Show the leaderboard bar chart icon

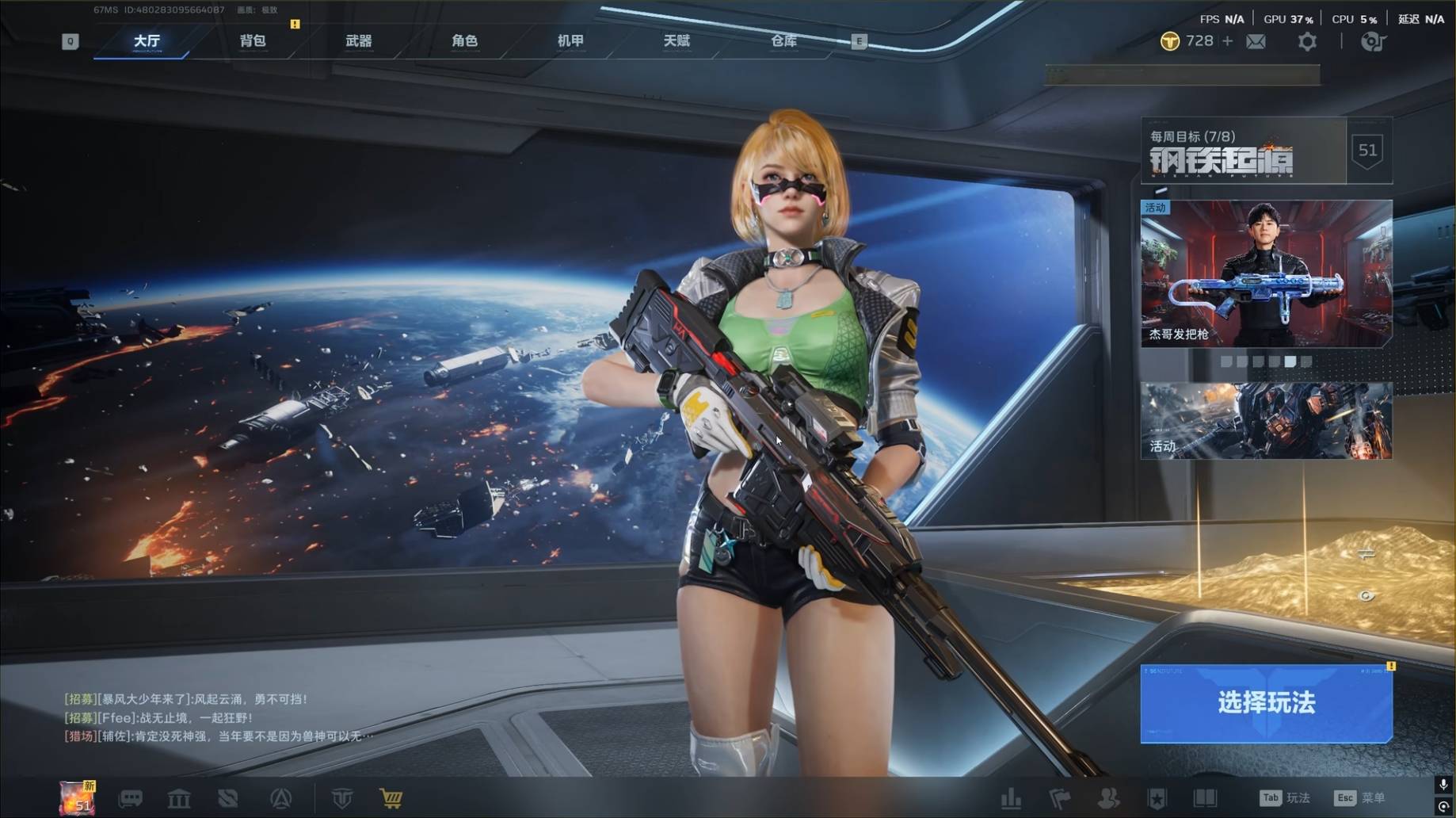1011,798
